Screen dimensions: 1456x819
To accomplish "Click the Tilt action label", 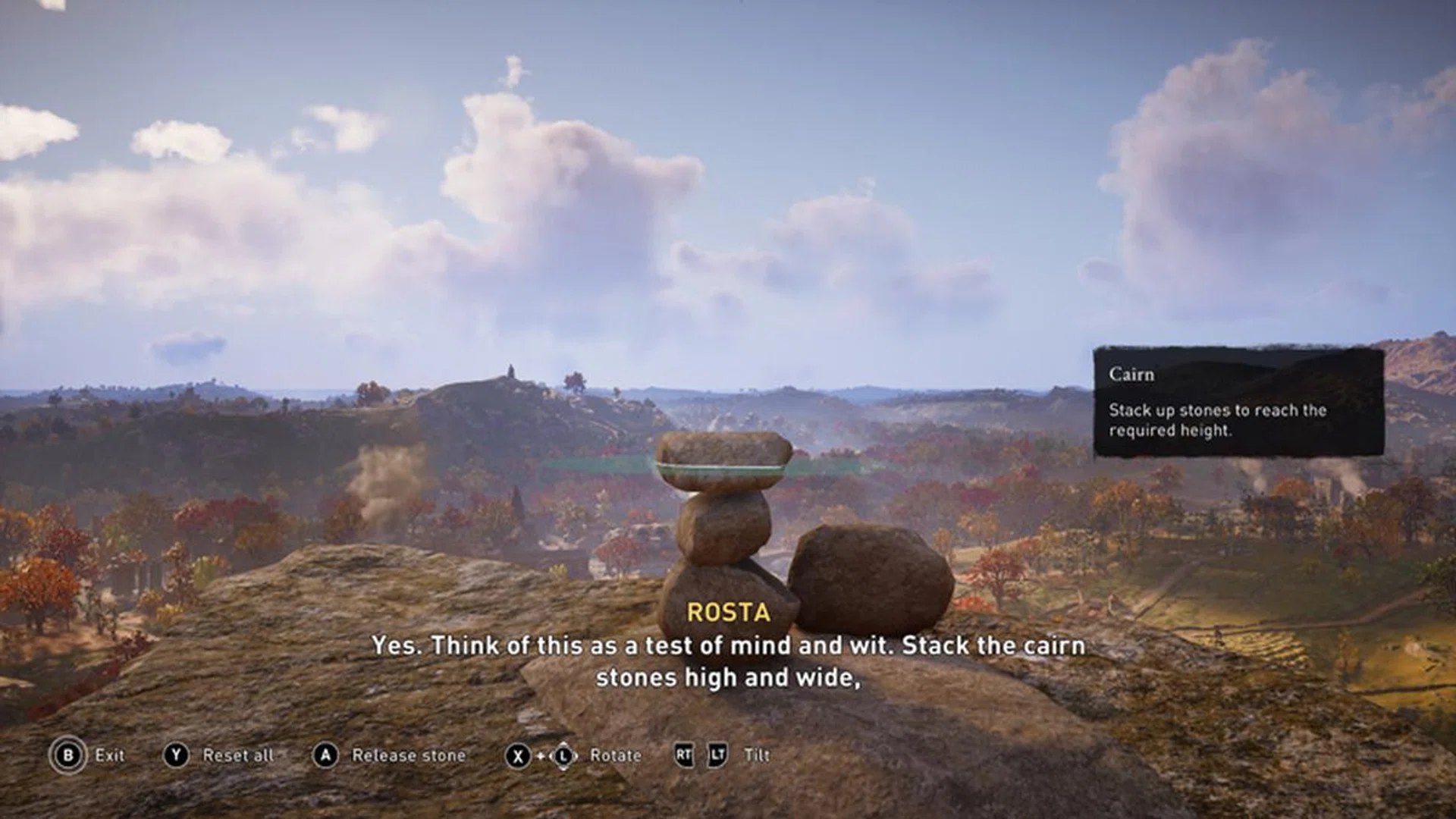I will 758,755.
